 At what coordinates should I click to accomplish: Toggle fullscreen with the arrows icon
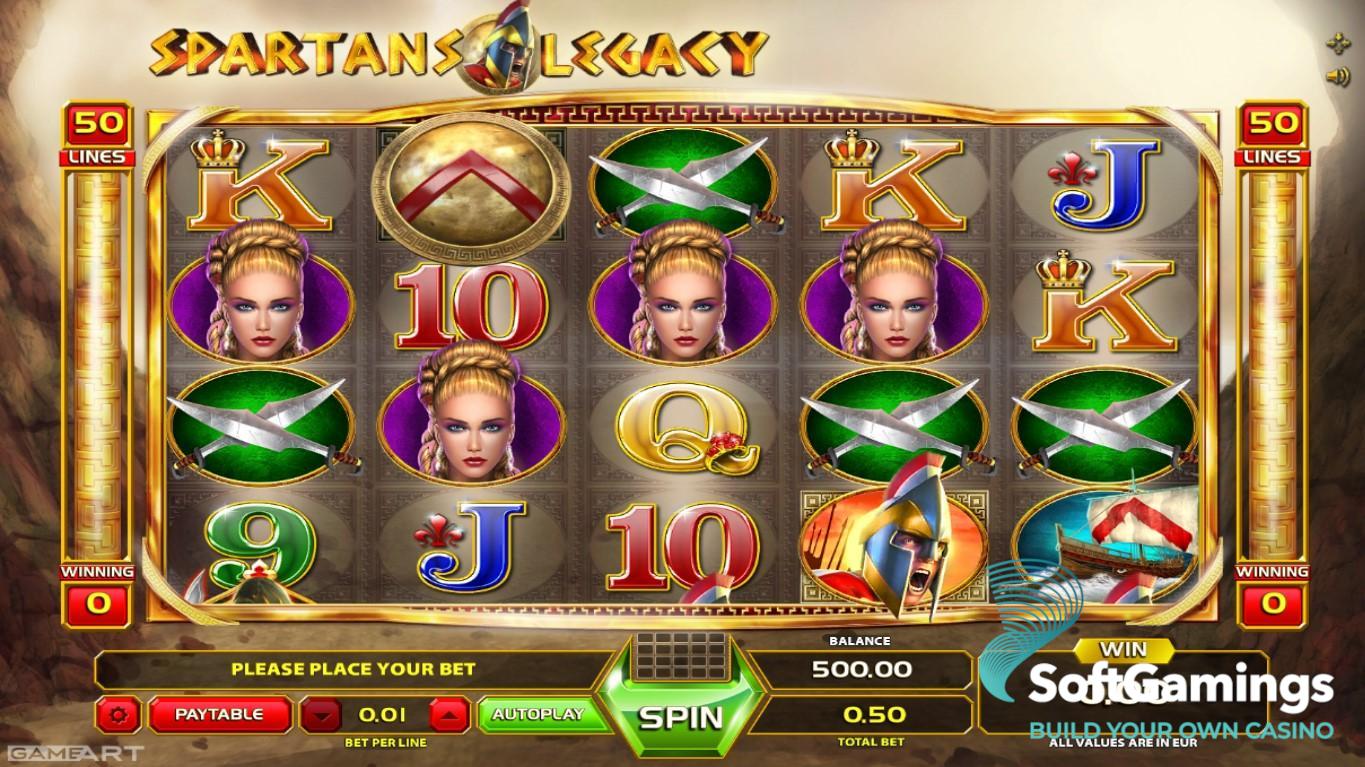point(1336,43)
